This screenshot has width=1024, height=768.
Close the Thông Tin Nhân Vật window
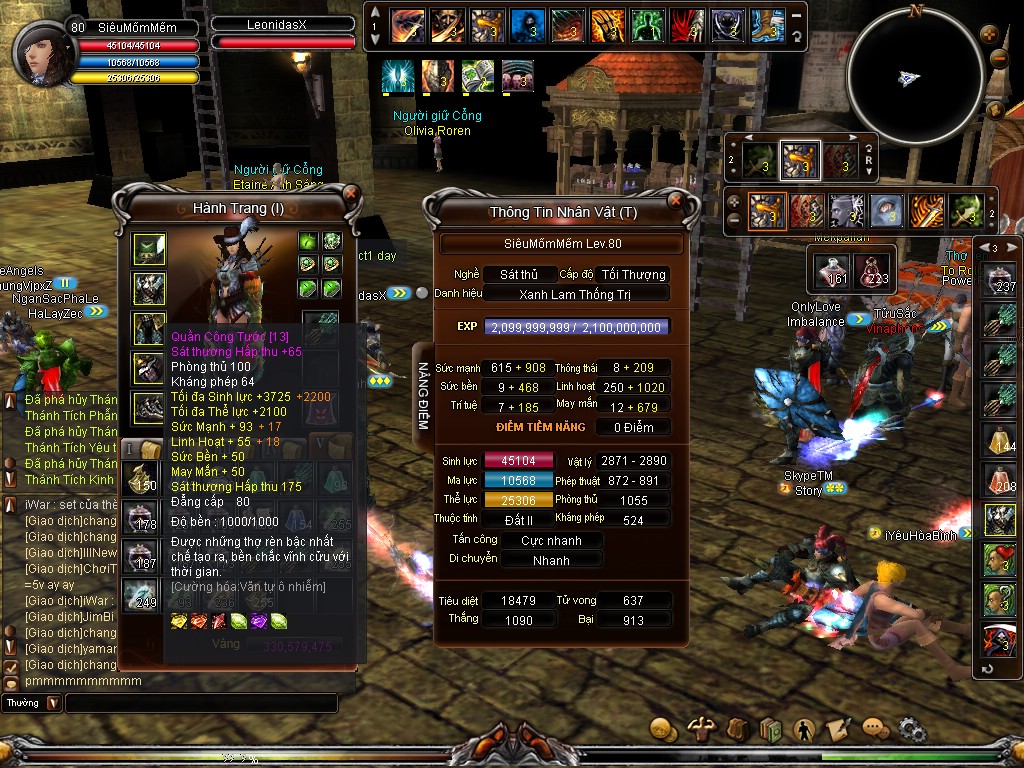[x=676, y=199]
